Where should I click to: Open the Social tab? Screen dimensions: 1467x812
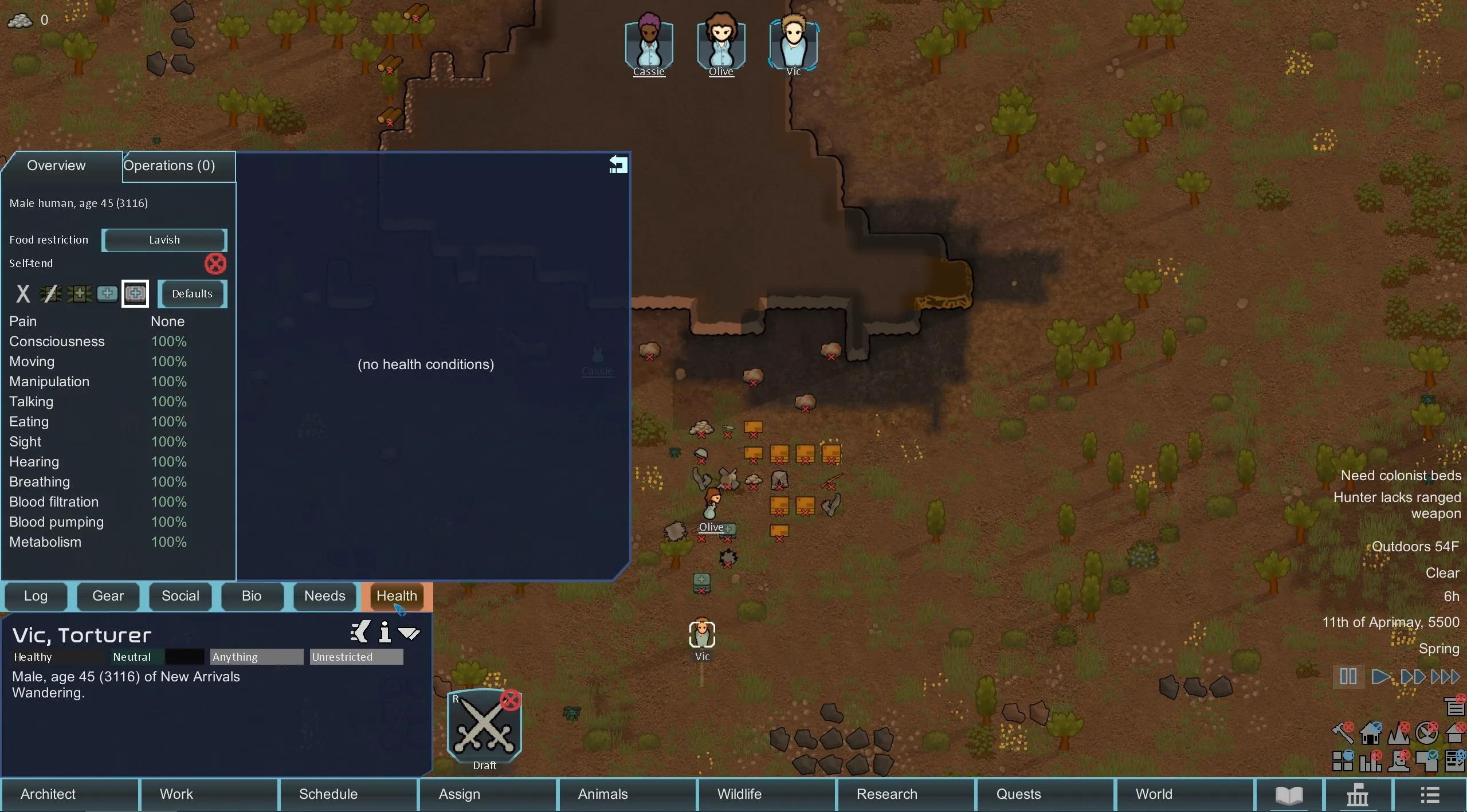(180, 596)
